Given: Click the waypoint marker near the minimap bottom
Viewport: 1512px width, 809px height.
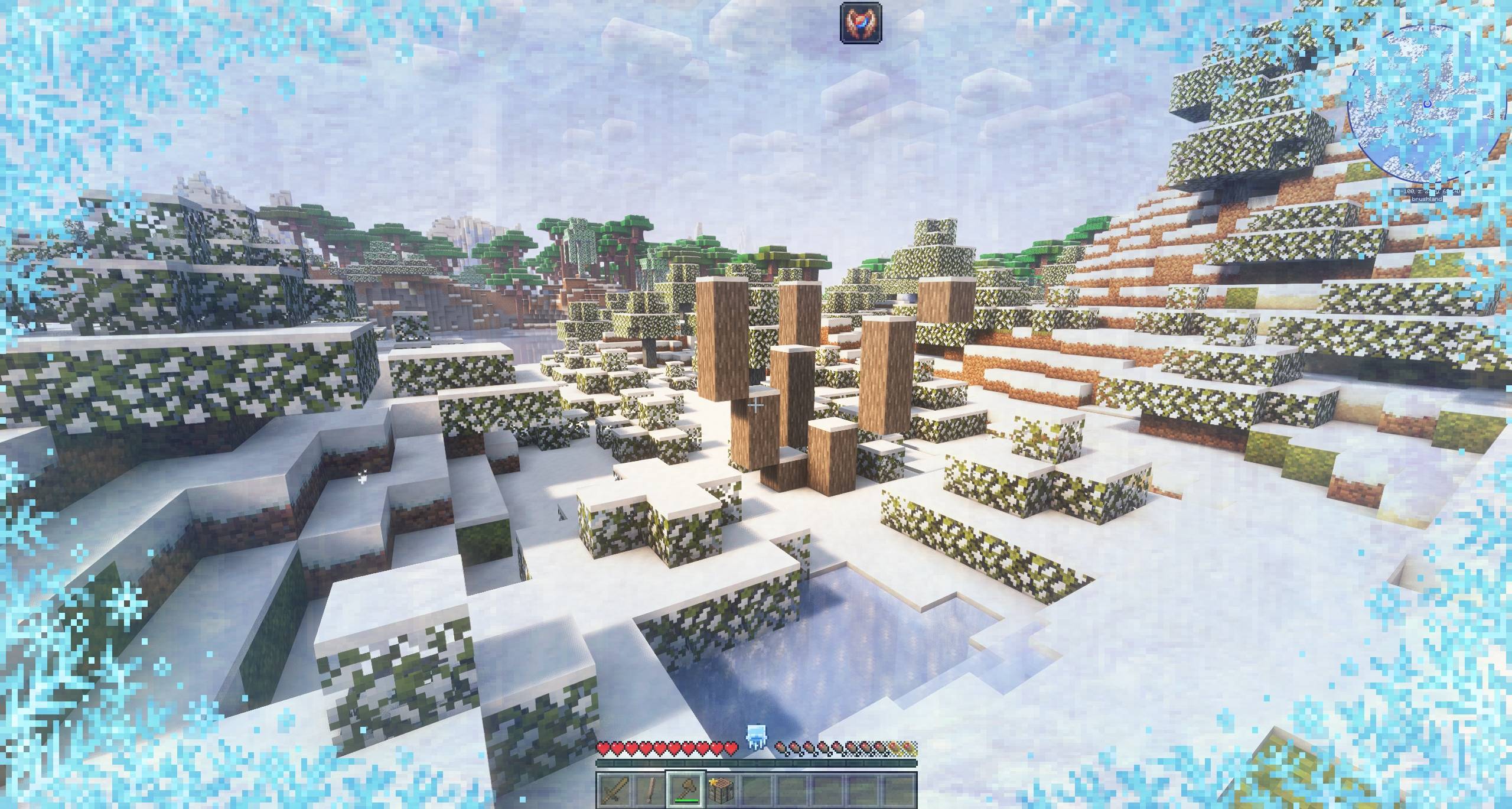Looking at the screenshot, I should [x=1426, y=175].
